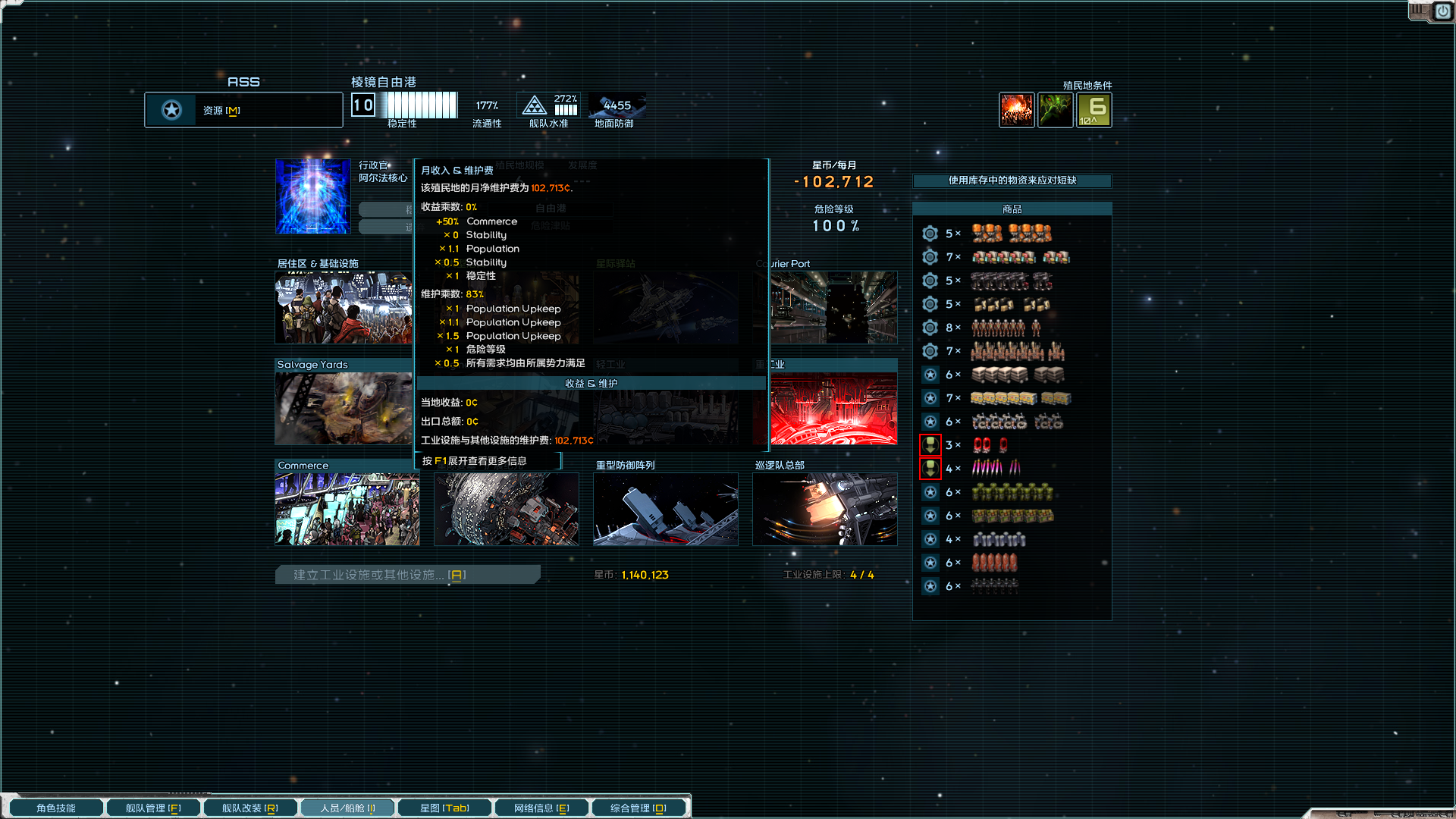Image resolution: width=1456 pixels, height=819 pixels.
Task: Click the green hazard colony condition icon
Action: tap(1056, 109)
